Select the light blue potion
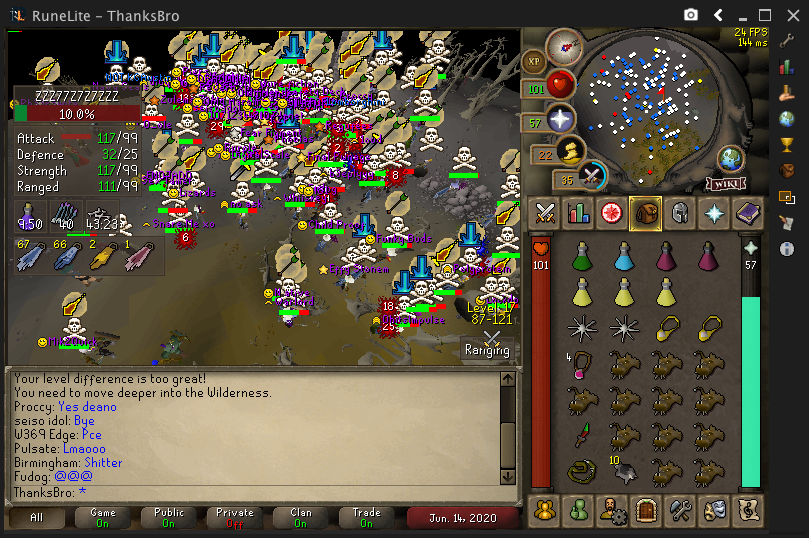The width and height of the screenshot is (809, 538). point(625,258)
